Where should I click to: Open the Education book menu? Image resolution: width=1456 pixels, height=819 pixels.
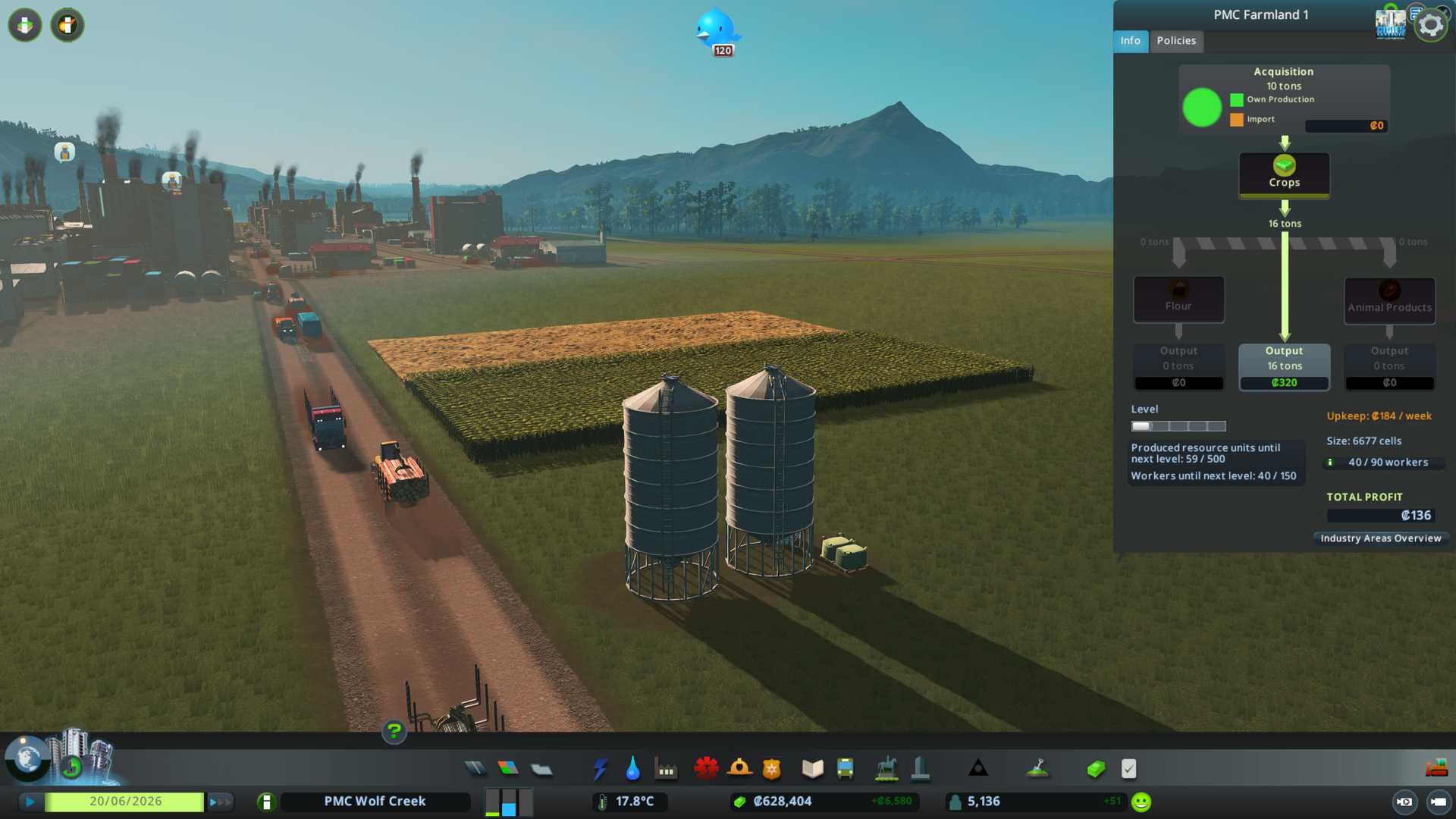pyautogui.click(x=812, y=769)
